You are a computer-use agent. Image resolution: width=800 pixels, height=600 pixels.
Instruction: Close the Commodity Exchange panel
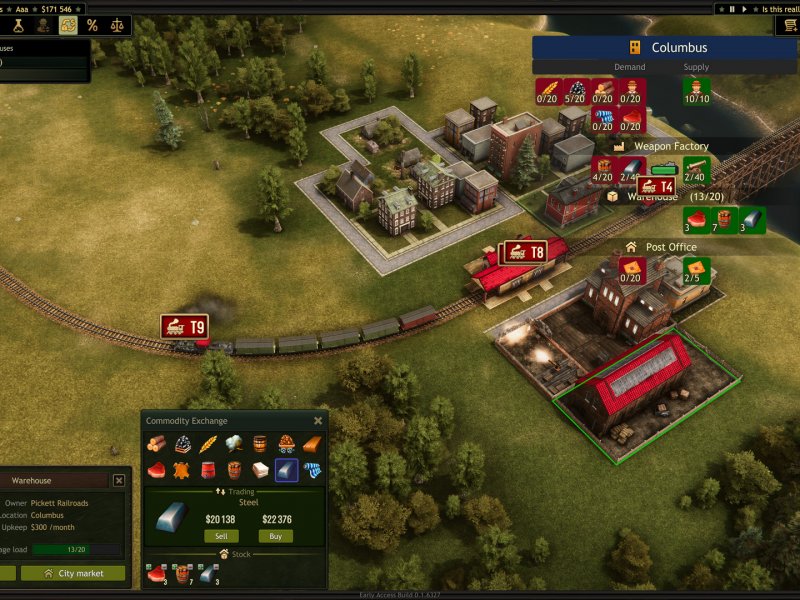(318, 421)
